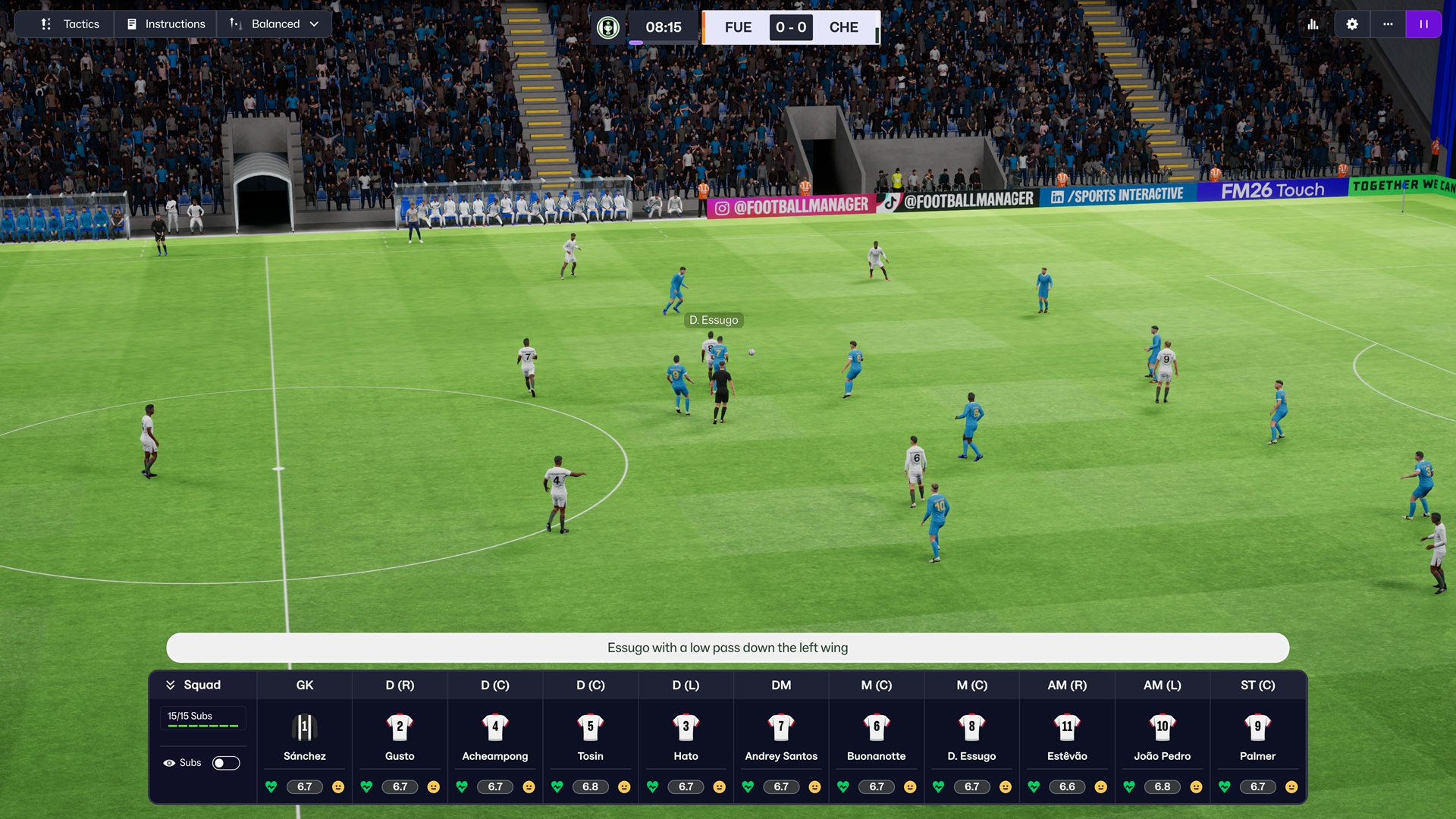Collapse the Squad panel with the chevrons
The height and width of the screenshot is (819, 1456).
coord(170,684)
